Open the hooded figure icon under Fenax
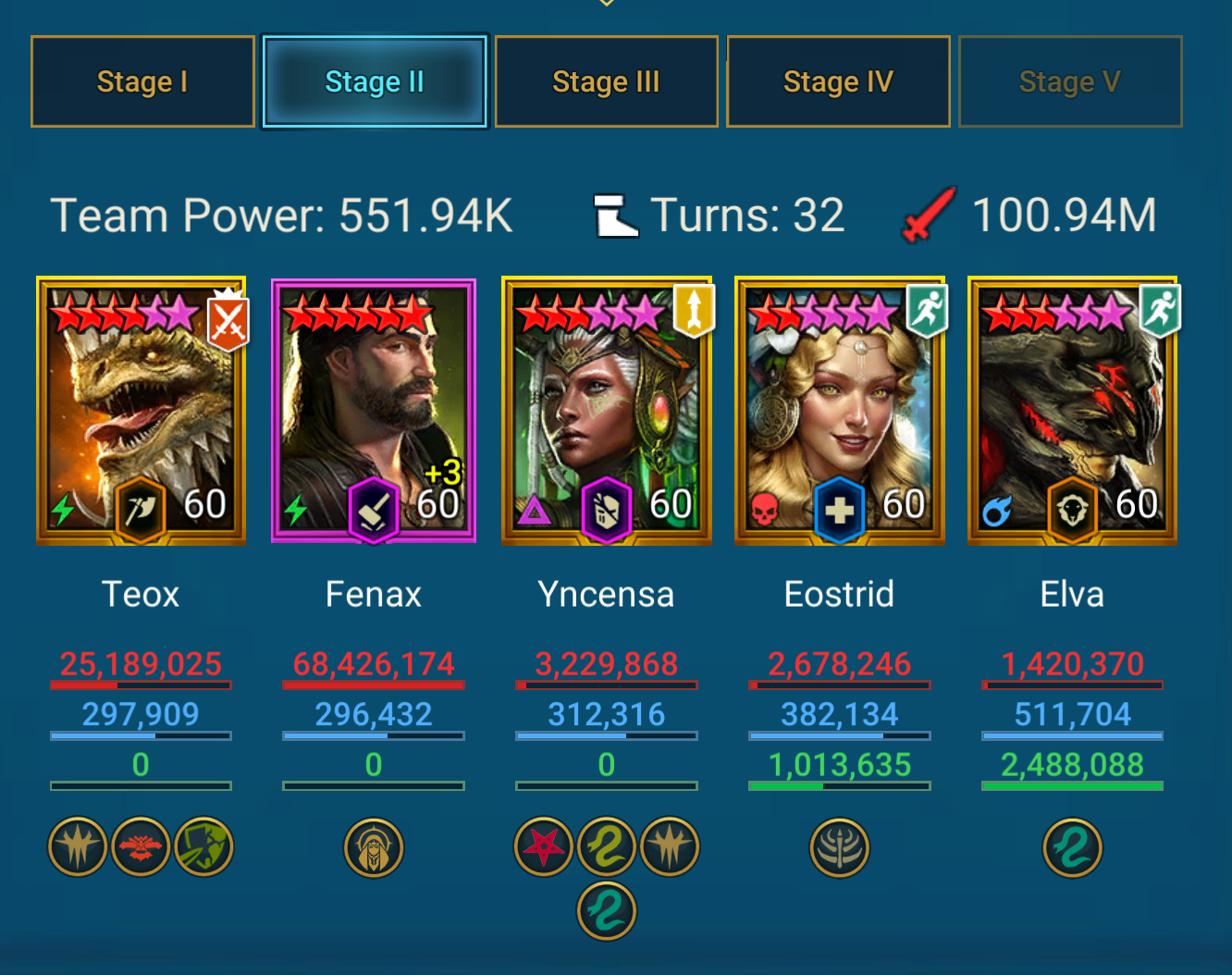 click(374, 847)
